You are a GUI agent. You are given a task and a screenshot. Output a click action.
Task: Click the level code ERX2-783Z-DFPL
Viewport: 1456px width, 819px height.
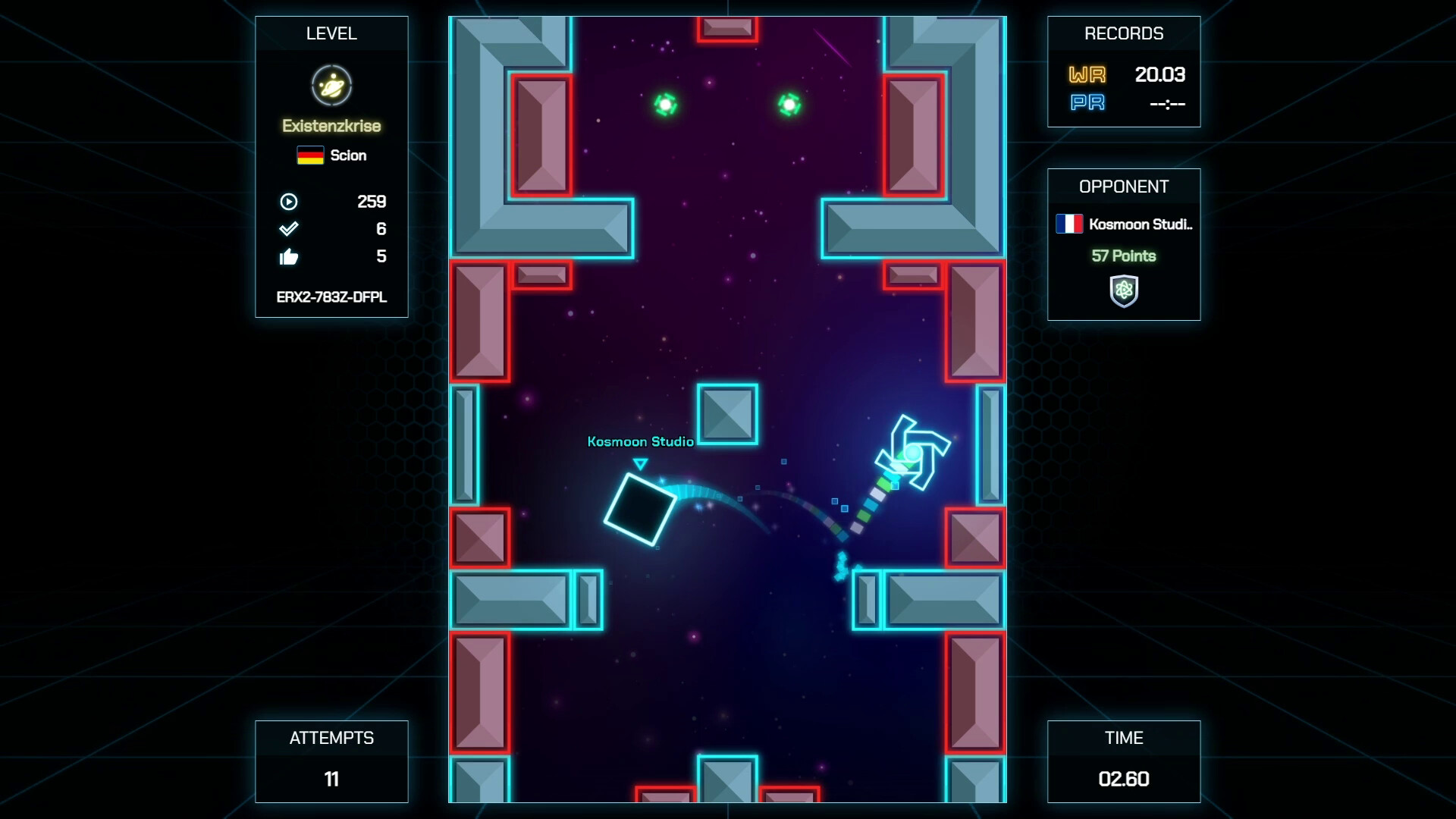pos(332,299)
